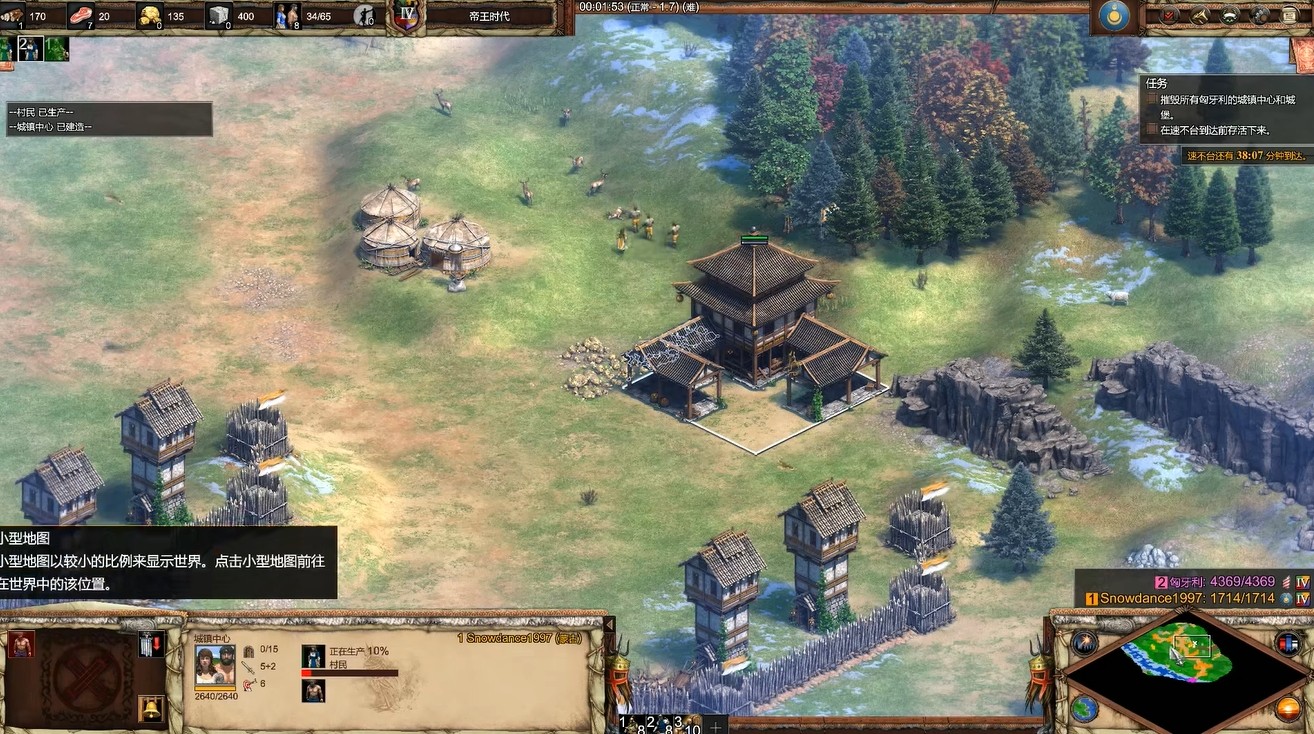Toggle the minimap globe mode button
This screenshot has height=734, width=1314.
(1084, 708)
